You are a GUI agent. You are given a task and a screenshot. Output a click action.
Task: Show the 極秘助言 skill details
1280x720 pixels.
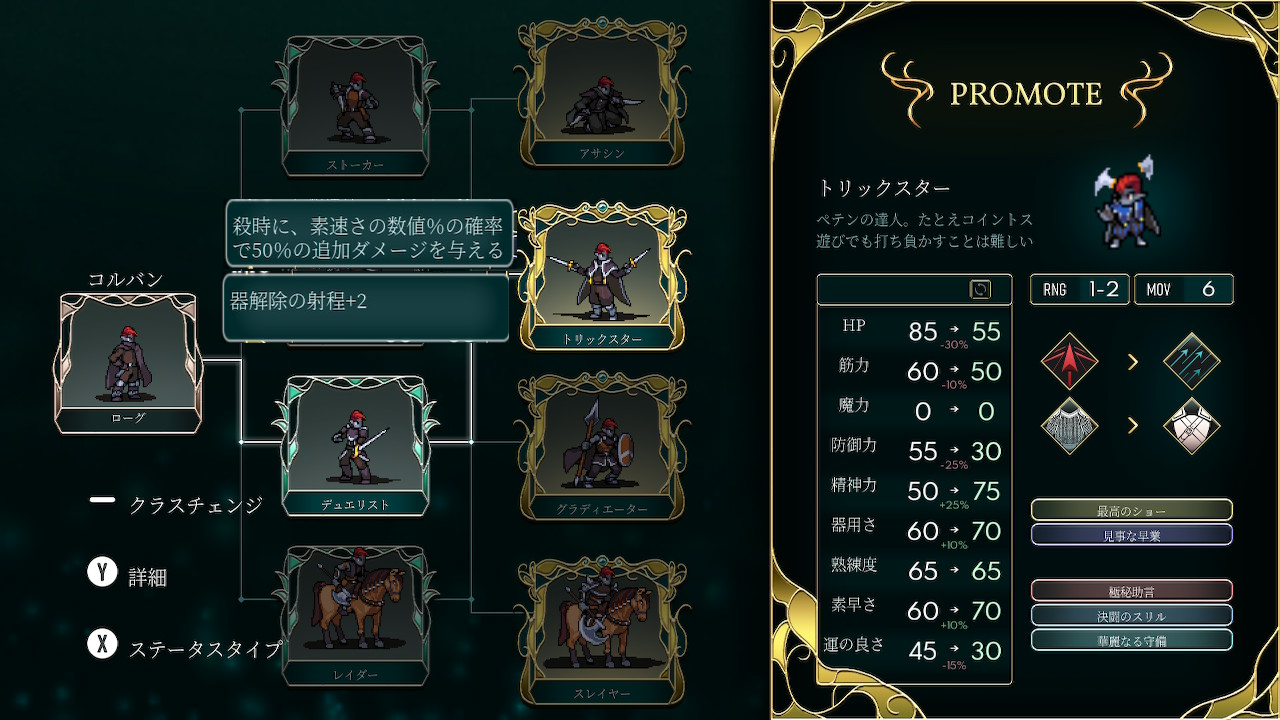(x=1131, y=591)
